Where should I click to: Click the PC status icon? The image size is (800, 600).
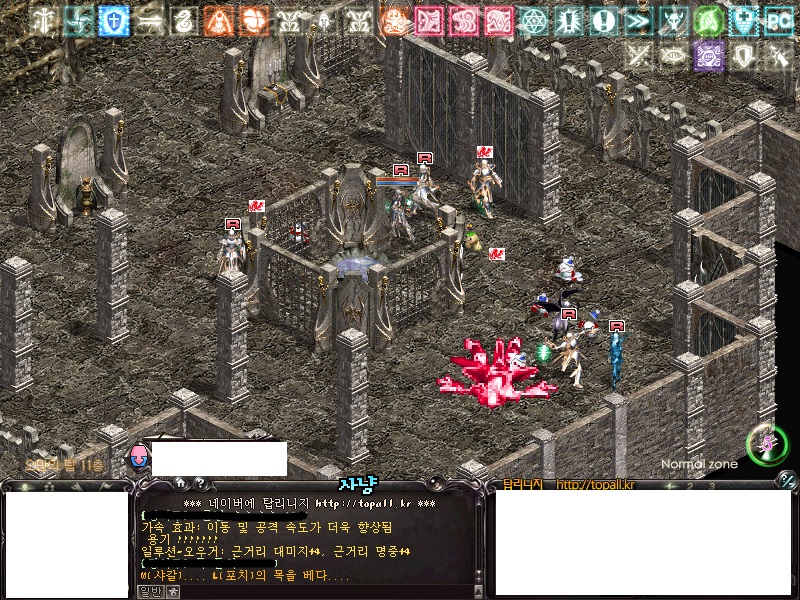[777, 20]
